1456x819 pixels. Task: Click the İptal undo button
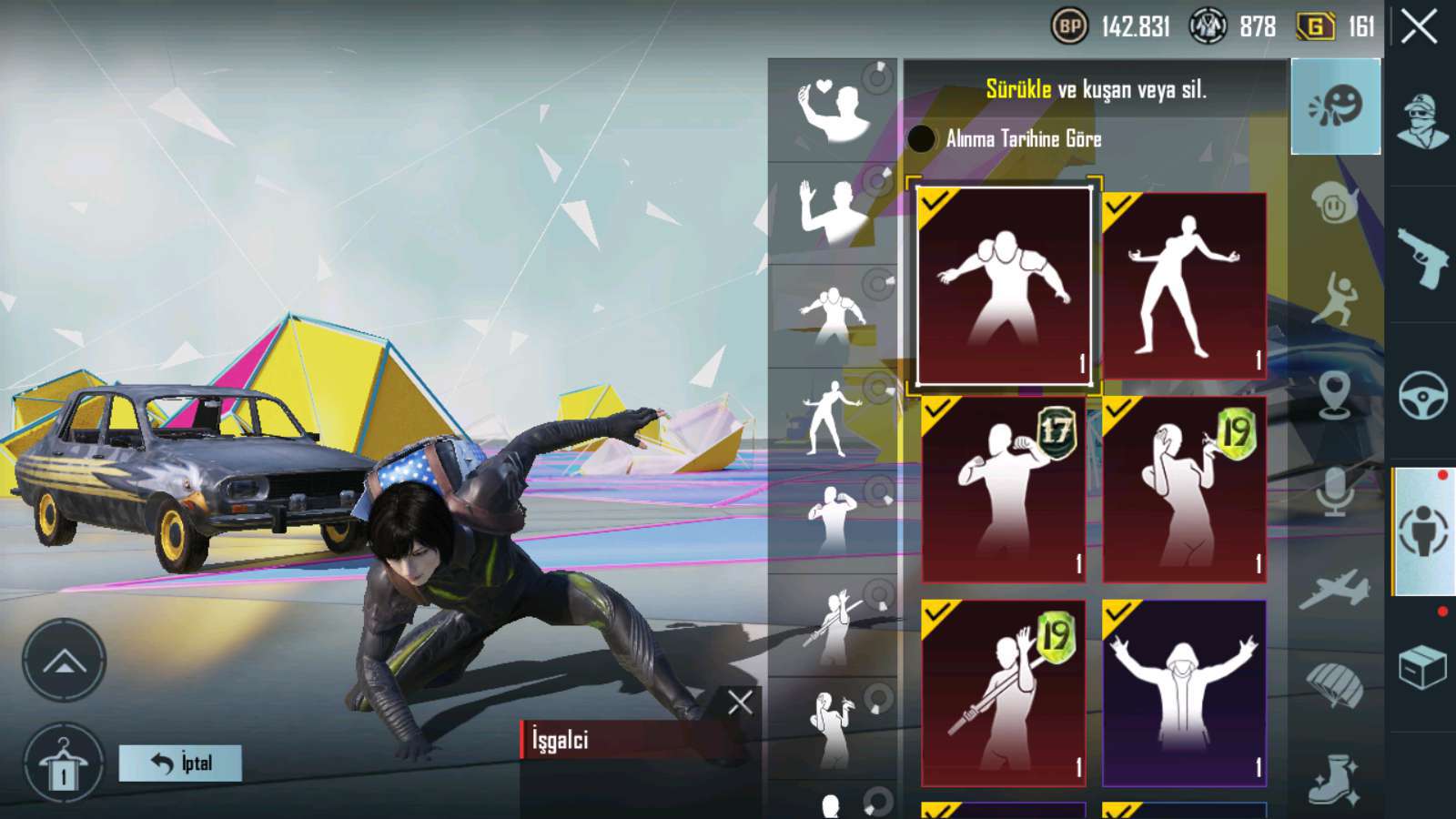pyautogui.click(x=180, y=763)
